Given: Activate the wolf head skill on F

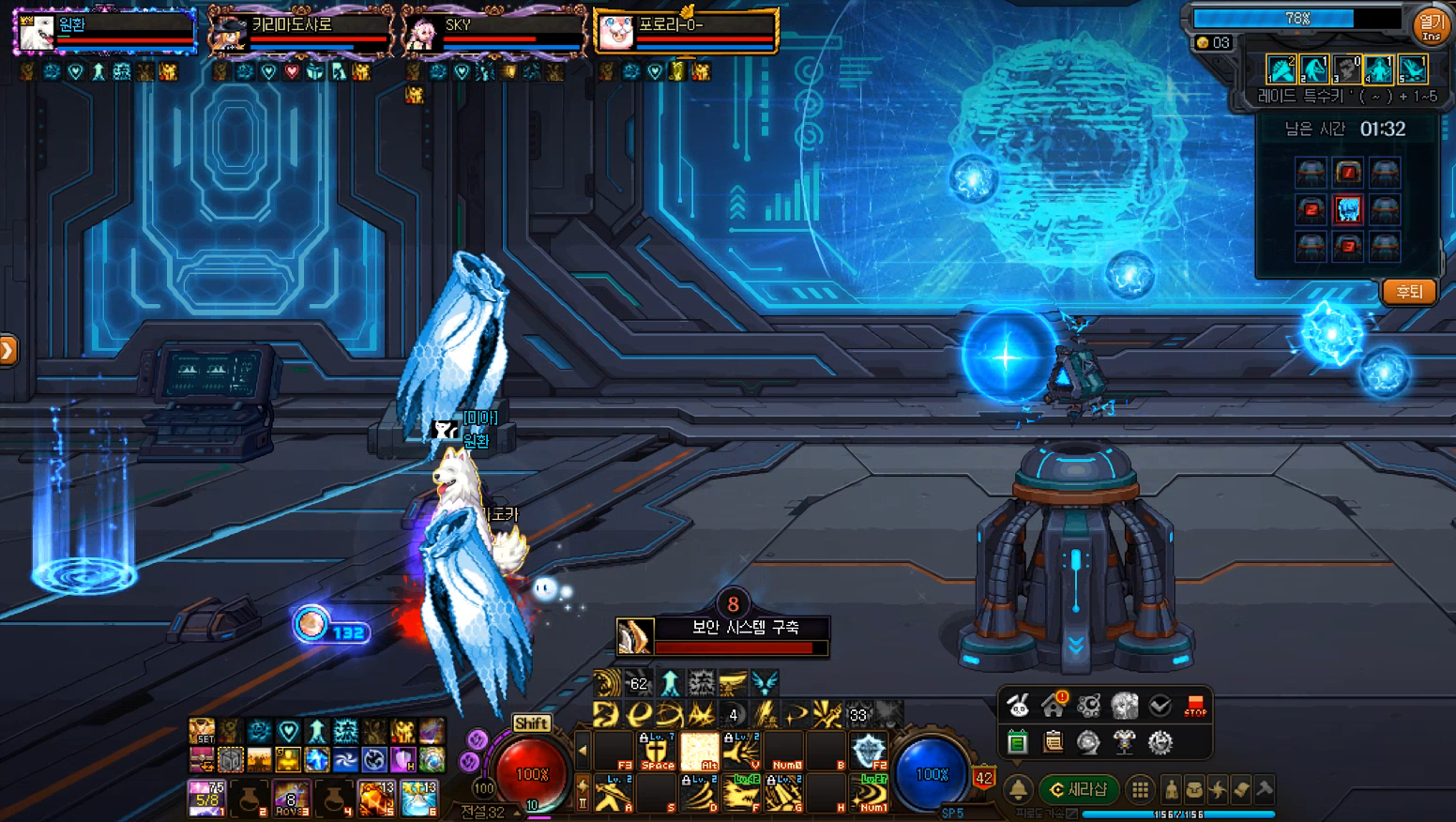Looking at the screenshot, I should (x=743, y=794).
